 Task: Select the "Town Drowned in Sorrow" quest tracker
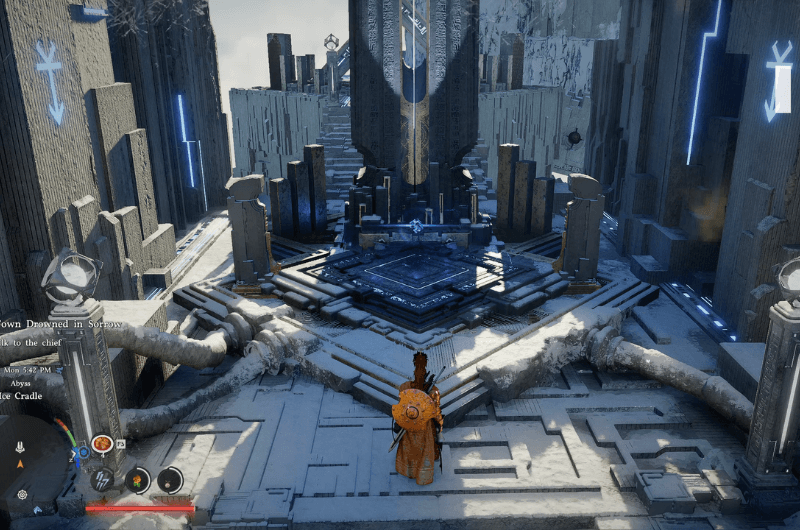point(62,324)
